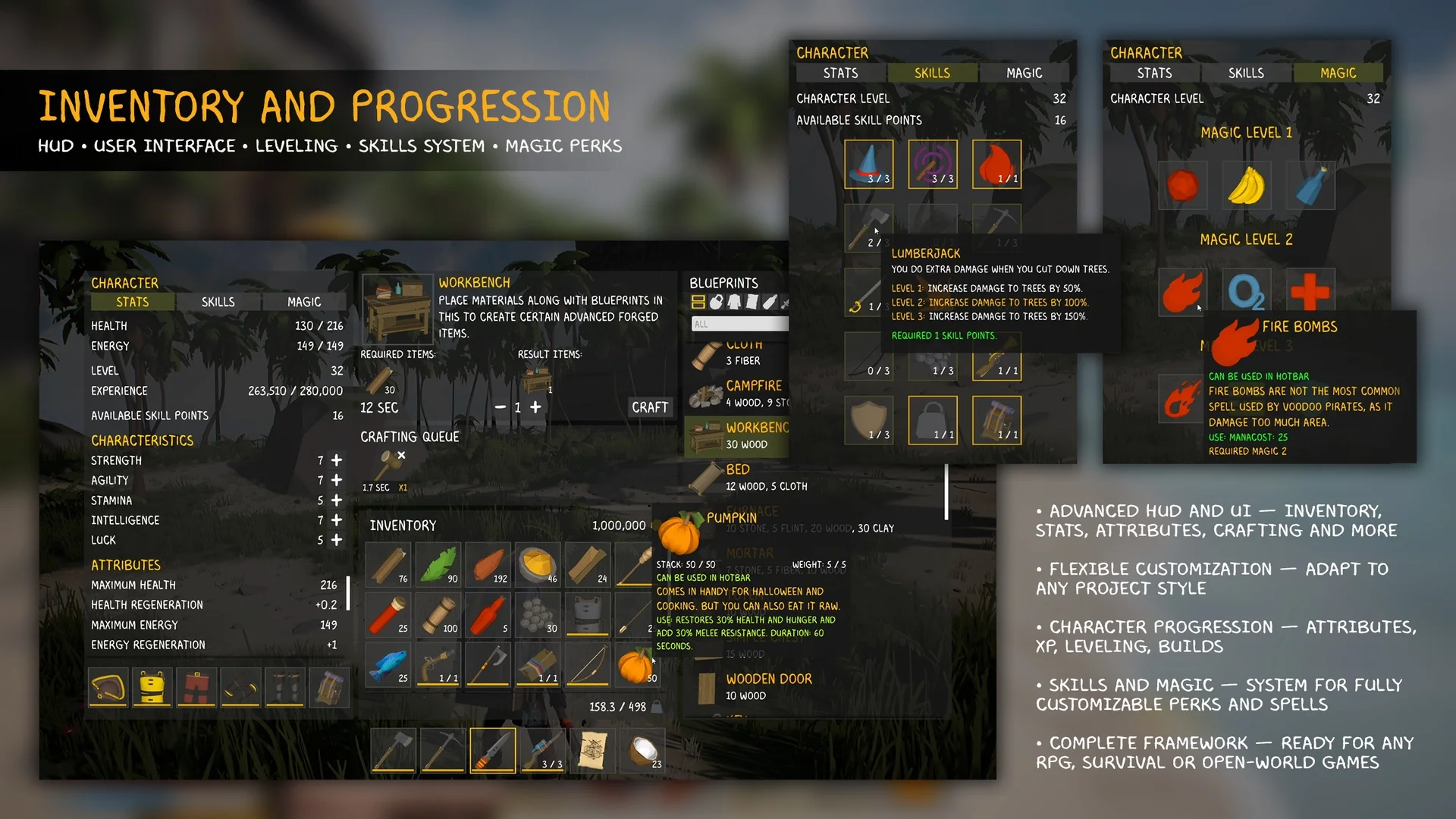This screenshot has width=1456, height=819.
Task: Switch to the Skills tab in the left character panel
Action: coord(218,302)
